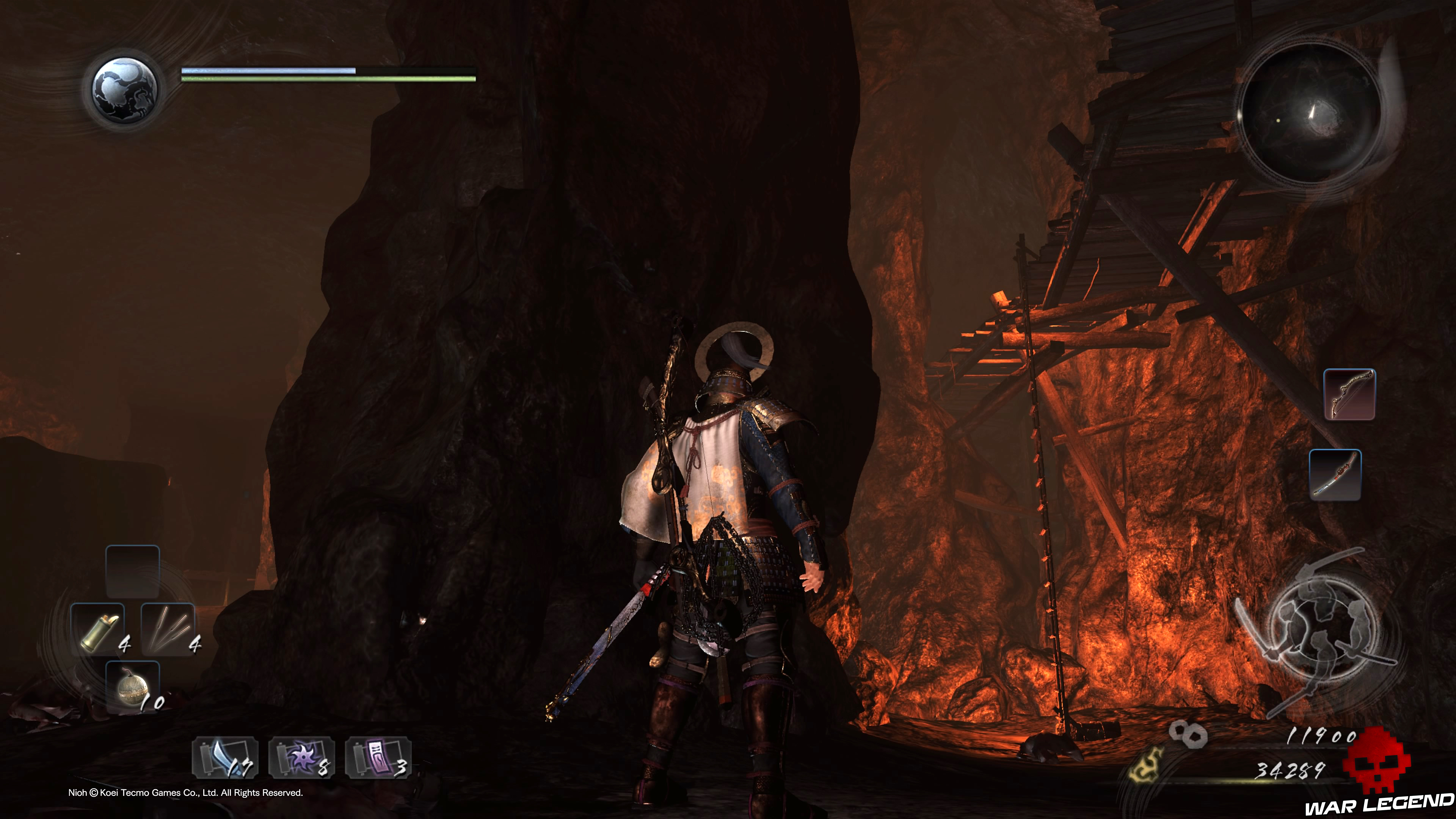Activate the purple shuriken scroll

(302, 758)
